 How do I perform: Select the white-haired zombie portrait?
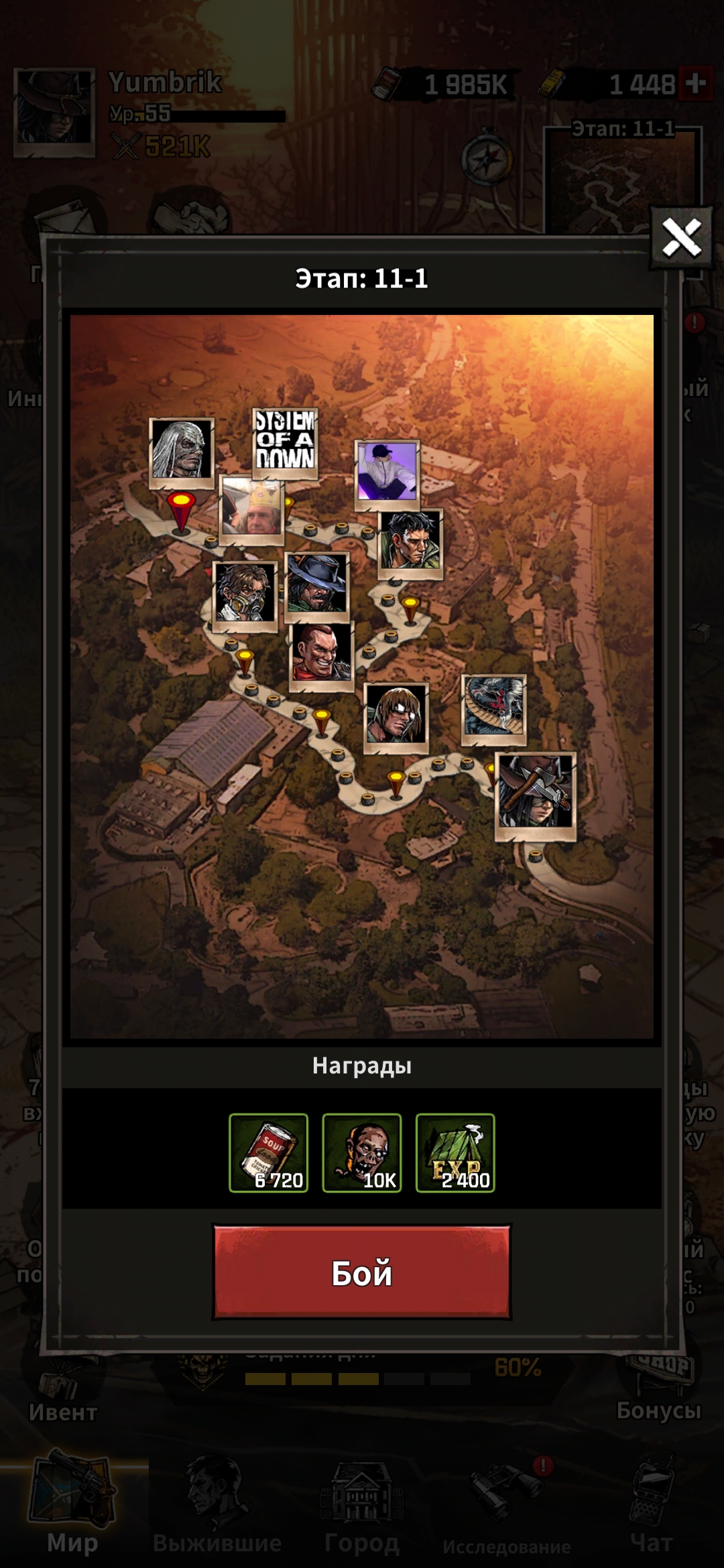pos(181,450)
